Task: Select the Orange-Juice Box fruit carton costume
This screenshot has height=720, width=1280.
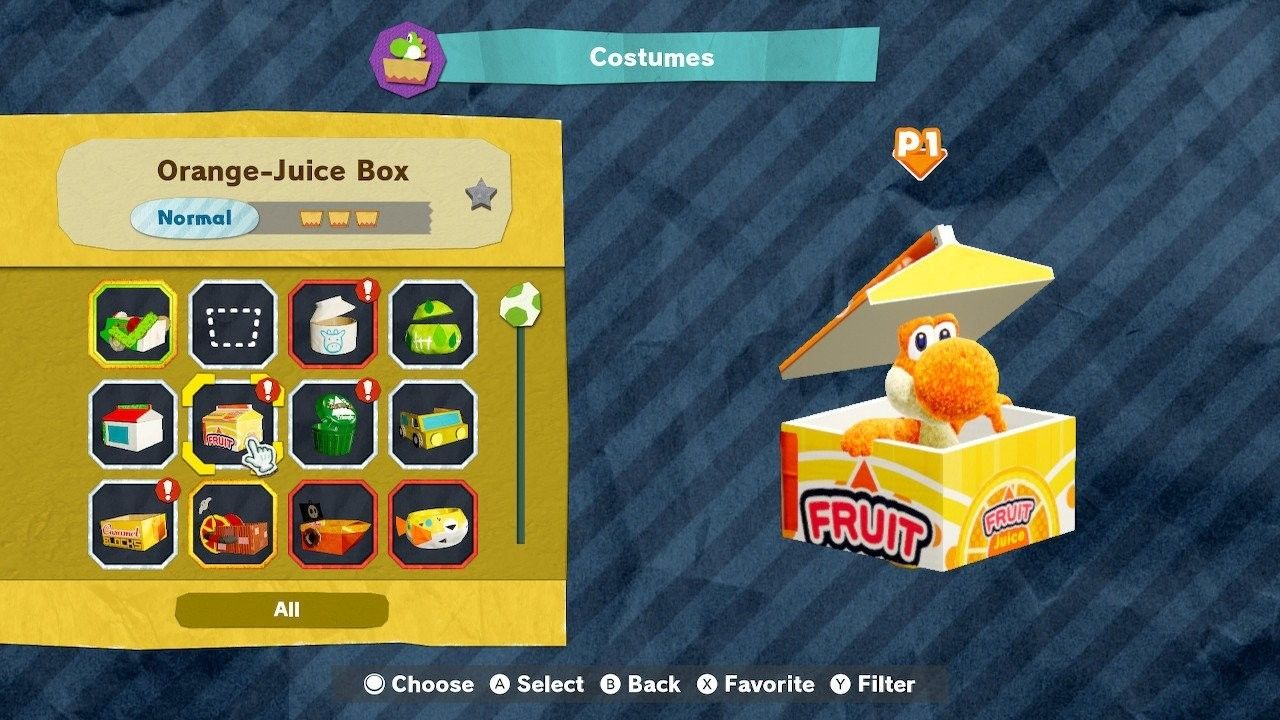Action: pos(232,424)
